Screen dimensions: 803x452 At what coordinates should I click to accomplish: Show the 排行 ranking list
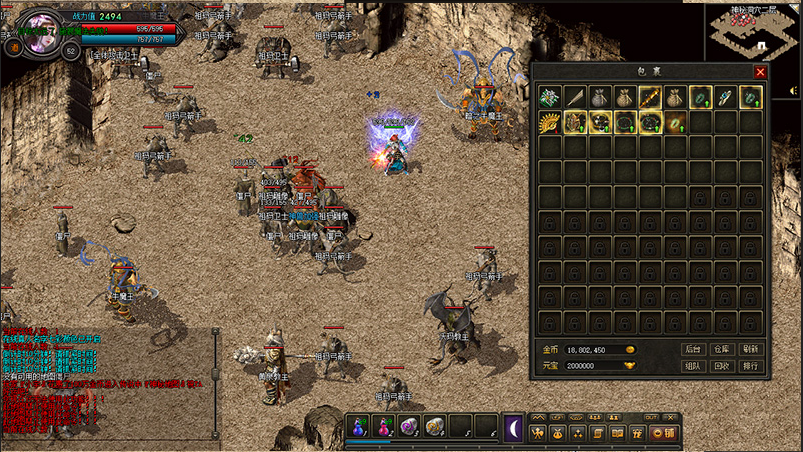752,366
